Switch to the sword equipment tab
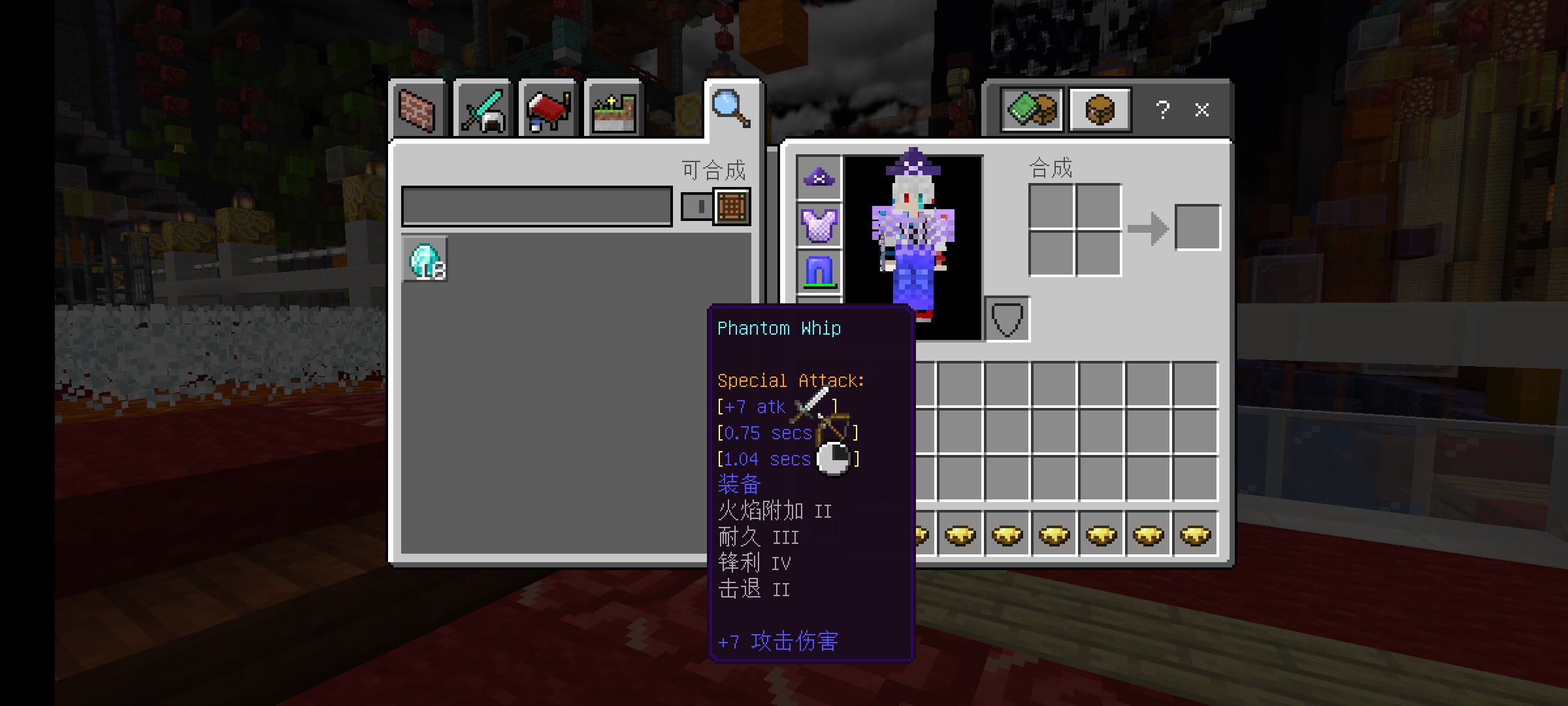 tap(482, 110)
